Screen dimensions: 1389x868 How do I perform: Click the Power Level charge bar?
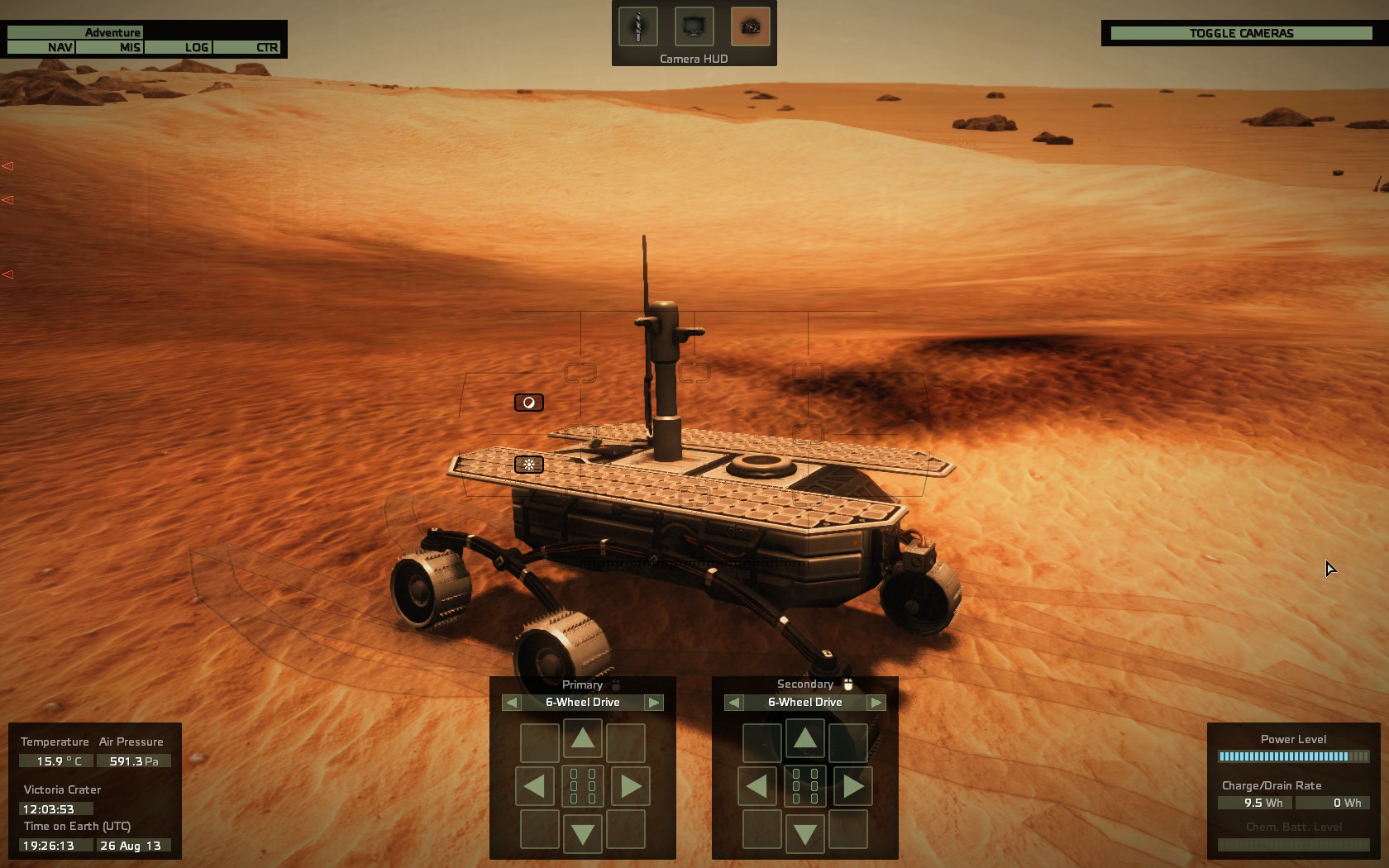1293,756
